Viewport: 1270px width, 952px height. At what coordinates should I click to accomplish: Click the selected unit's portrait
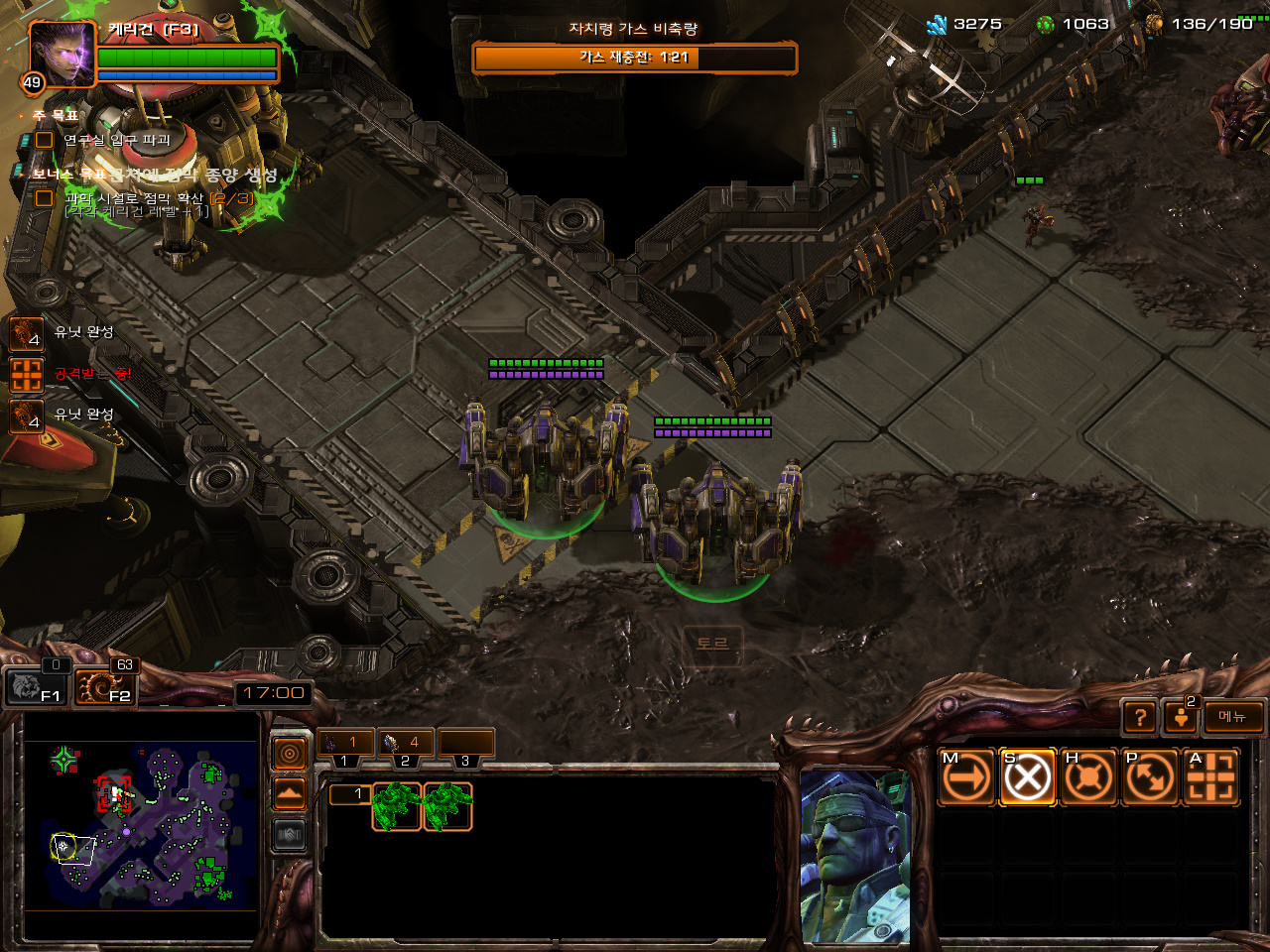pyautogui.click(x=855, y=856)
